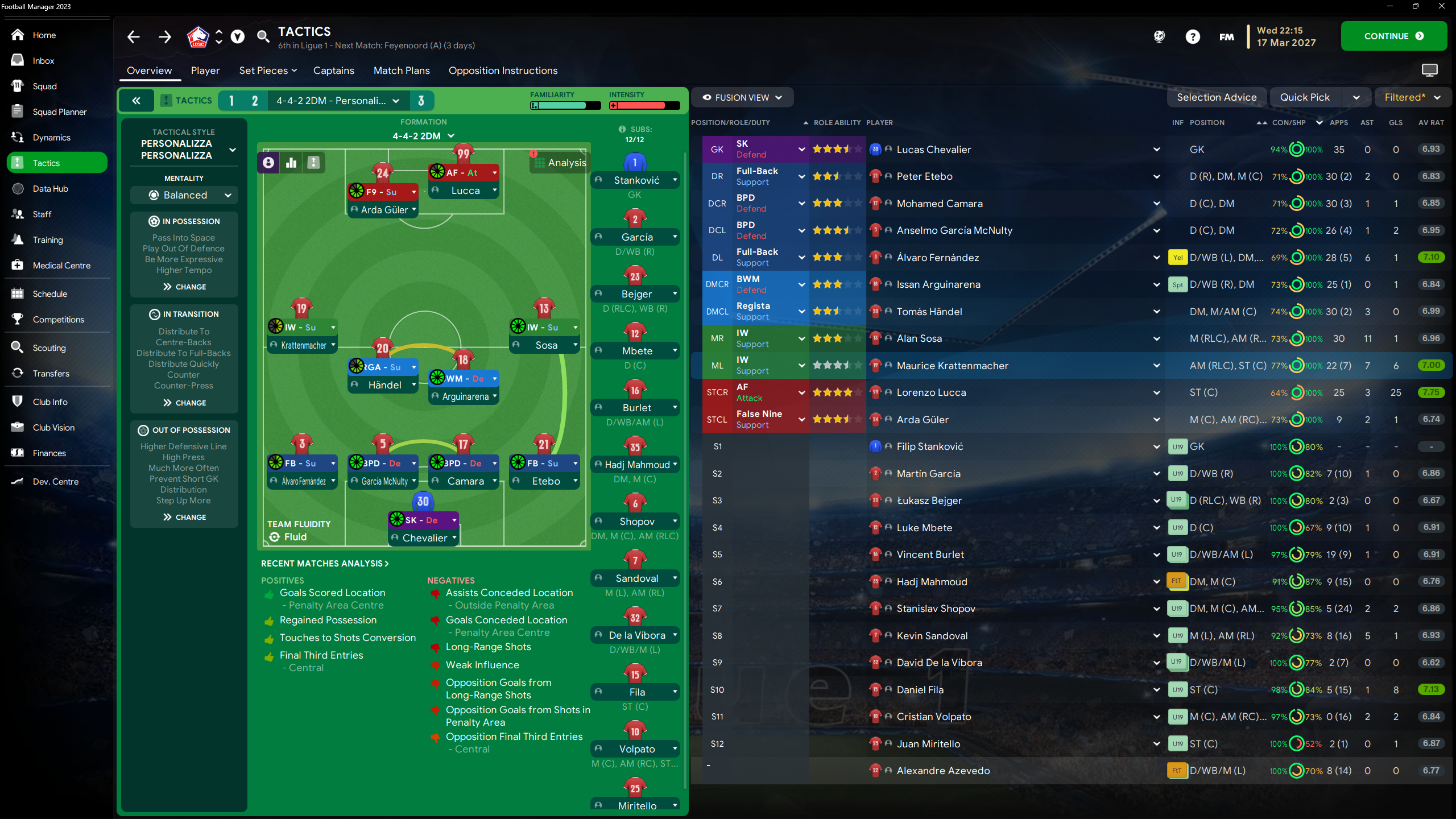Select tactic slot 2
1456x819 pixels.
(x=254, y=100)
